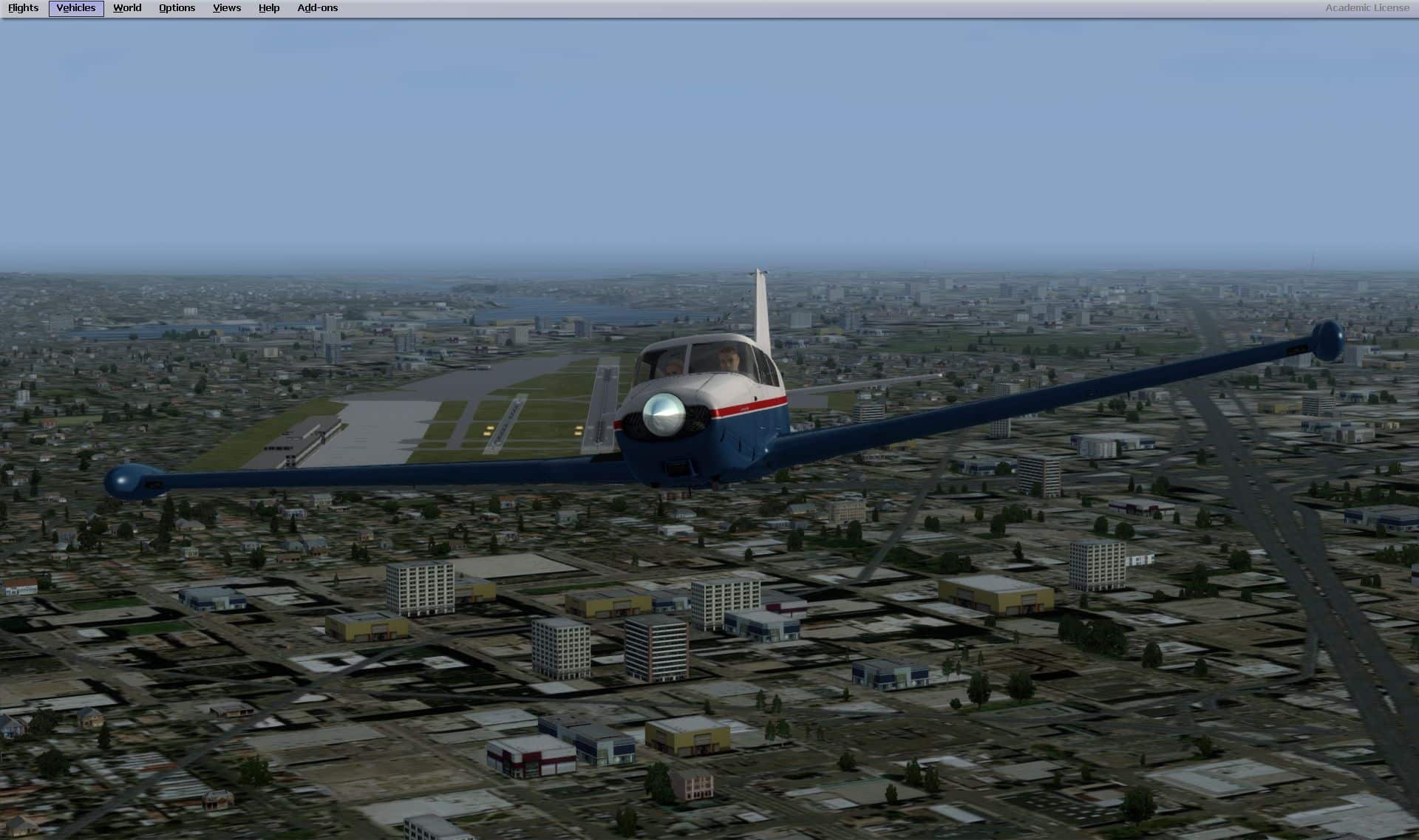The width and height of the screenshot is (1419, 840).
Task: Open the Help menu
Action: point(269,8)
